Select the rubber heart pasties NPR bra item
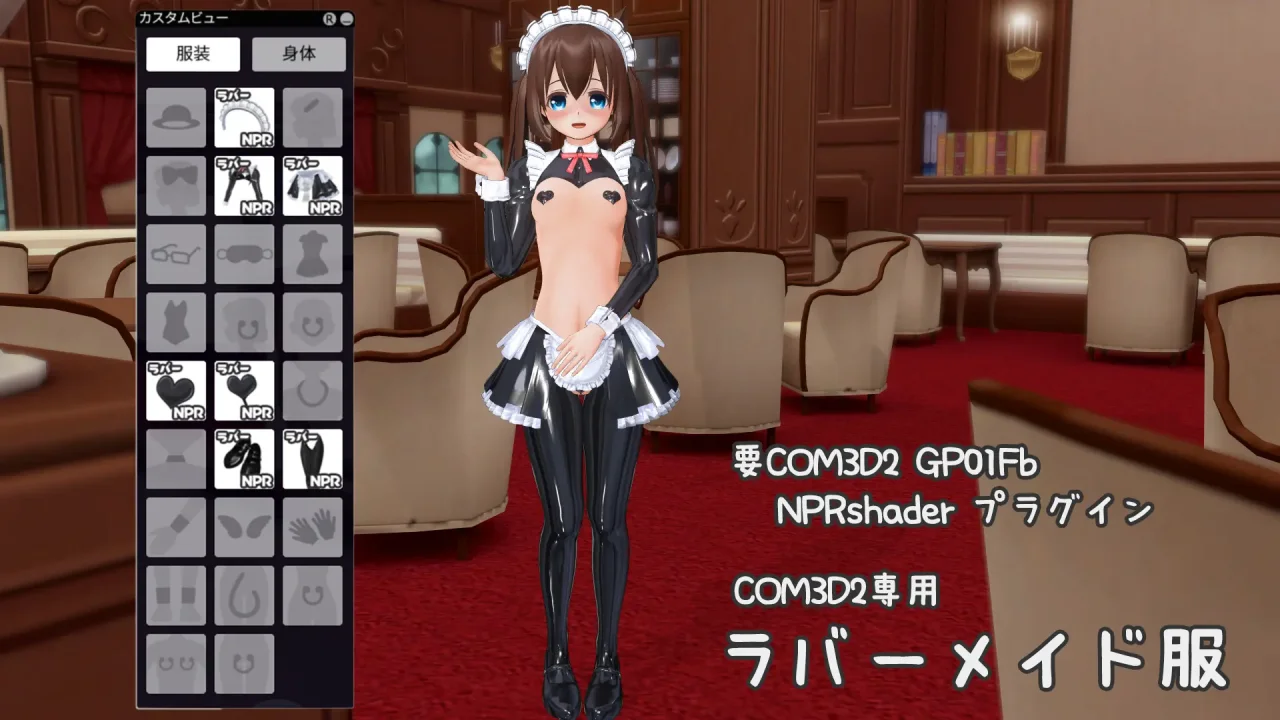This screenshot has width=1280, height=720. click(175, 390)
